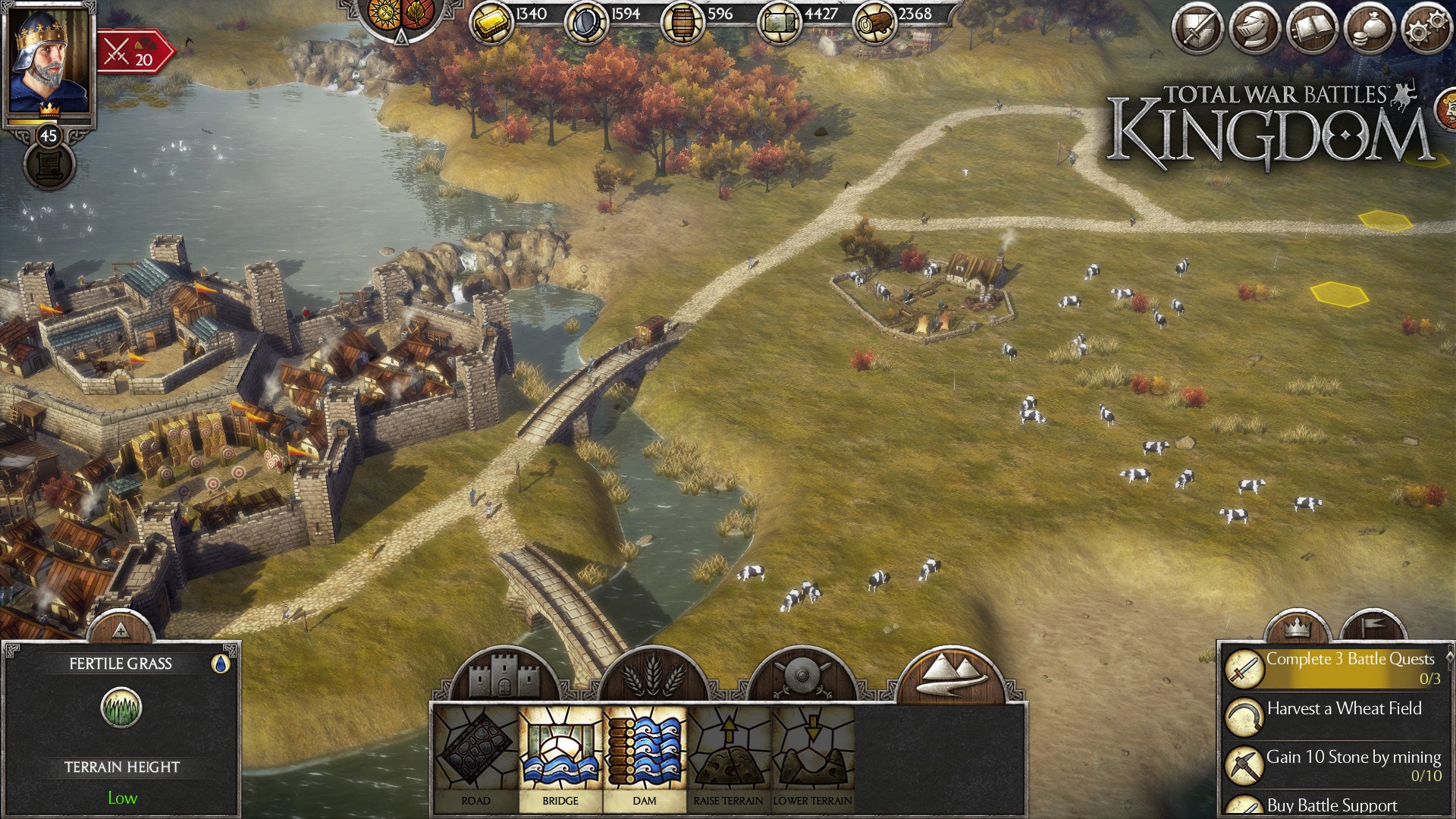Open the gear settings menu
The image size is (1456, 819).
(1426, 30)
